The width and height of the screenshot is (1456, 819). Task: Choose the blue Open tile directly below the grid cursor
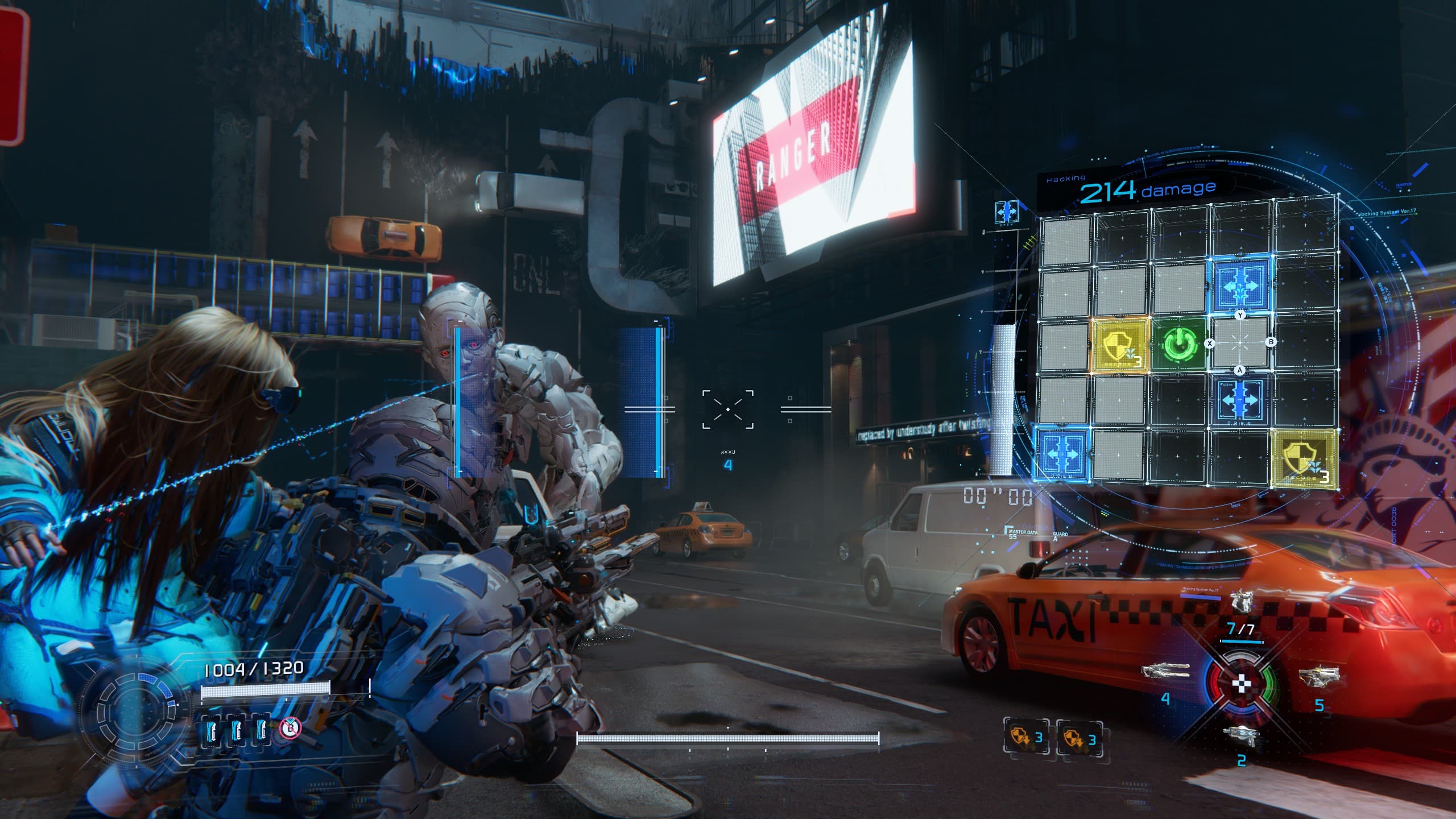1240,400
